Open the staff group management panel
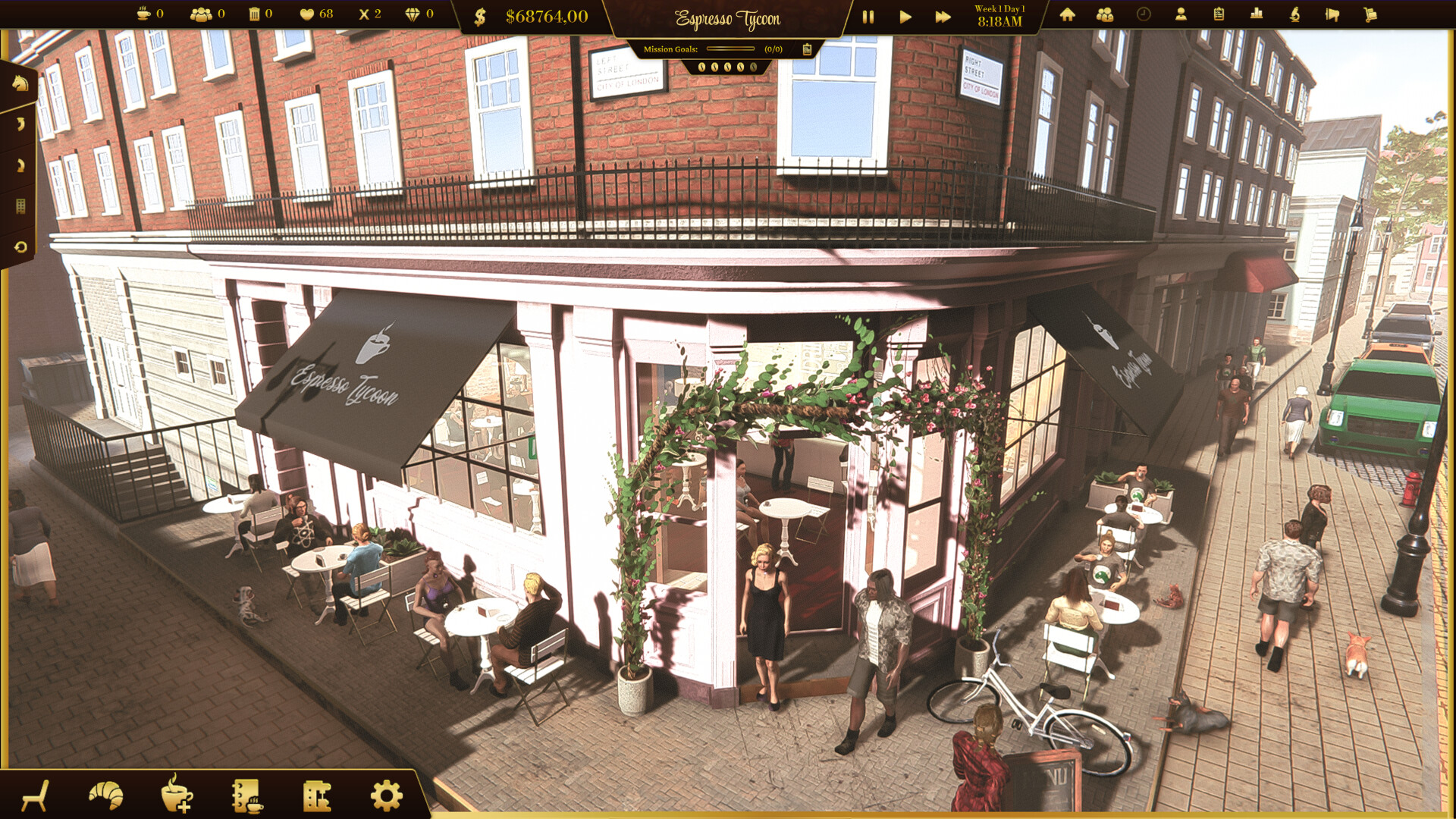The image size is (1456, 819). coord(1105,15)
